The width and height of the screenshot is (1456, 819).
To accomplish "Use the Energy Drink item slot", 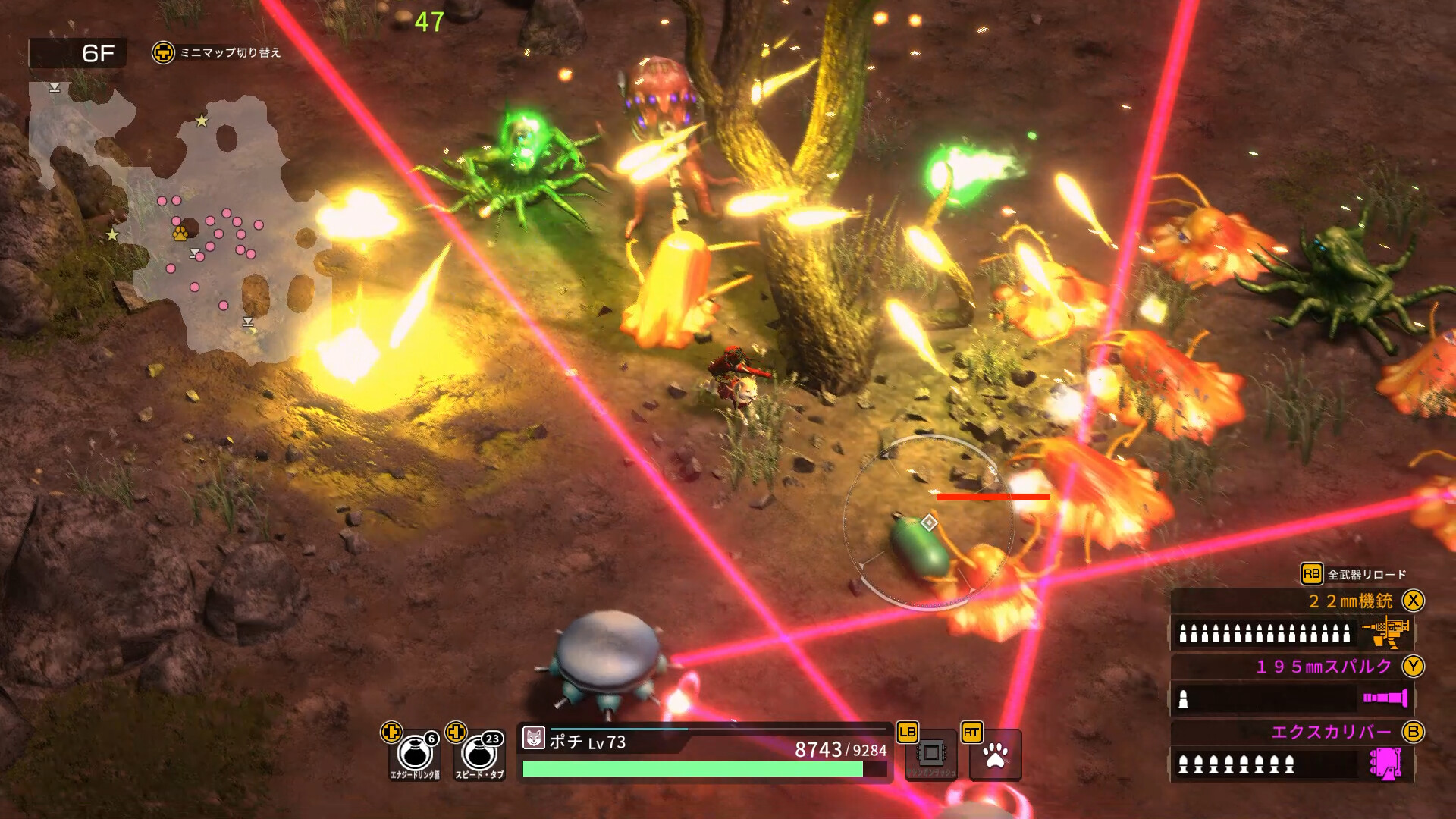I will coord(414,754).
